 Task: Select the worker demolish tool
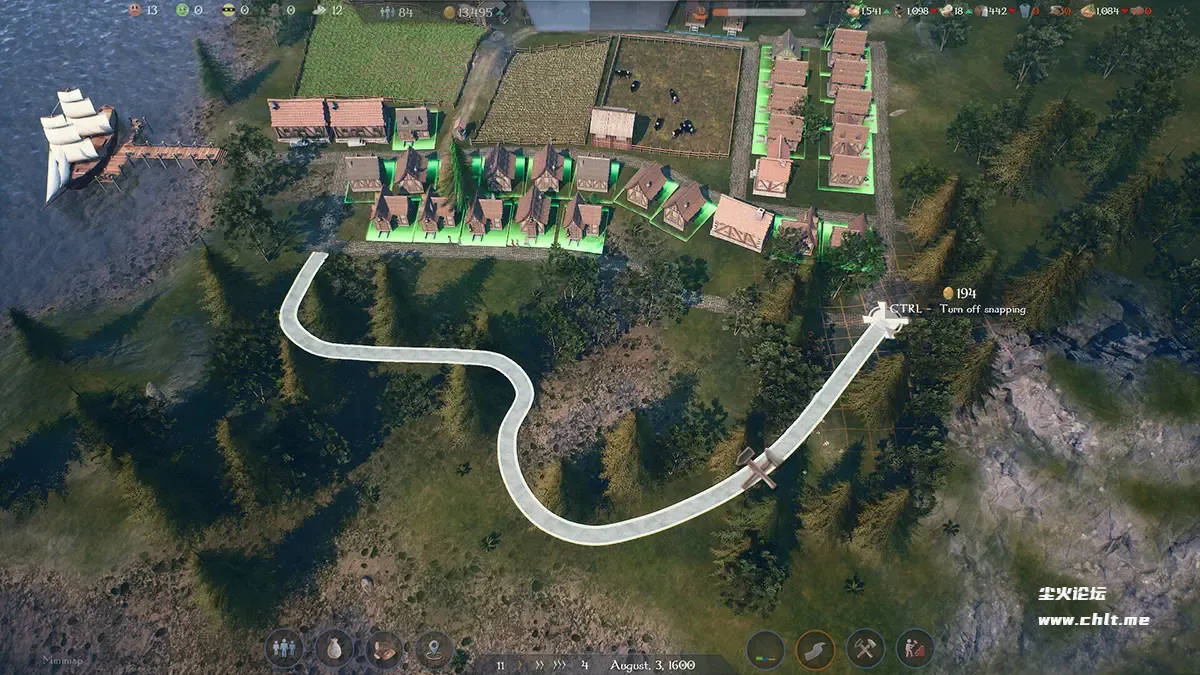[914, 649]
